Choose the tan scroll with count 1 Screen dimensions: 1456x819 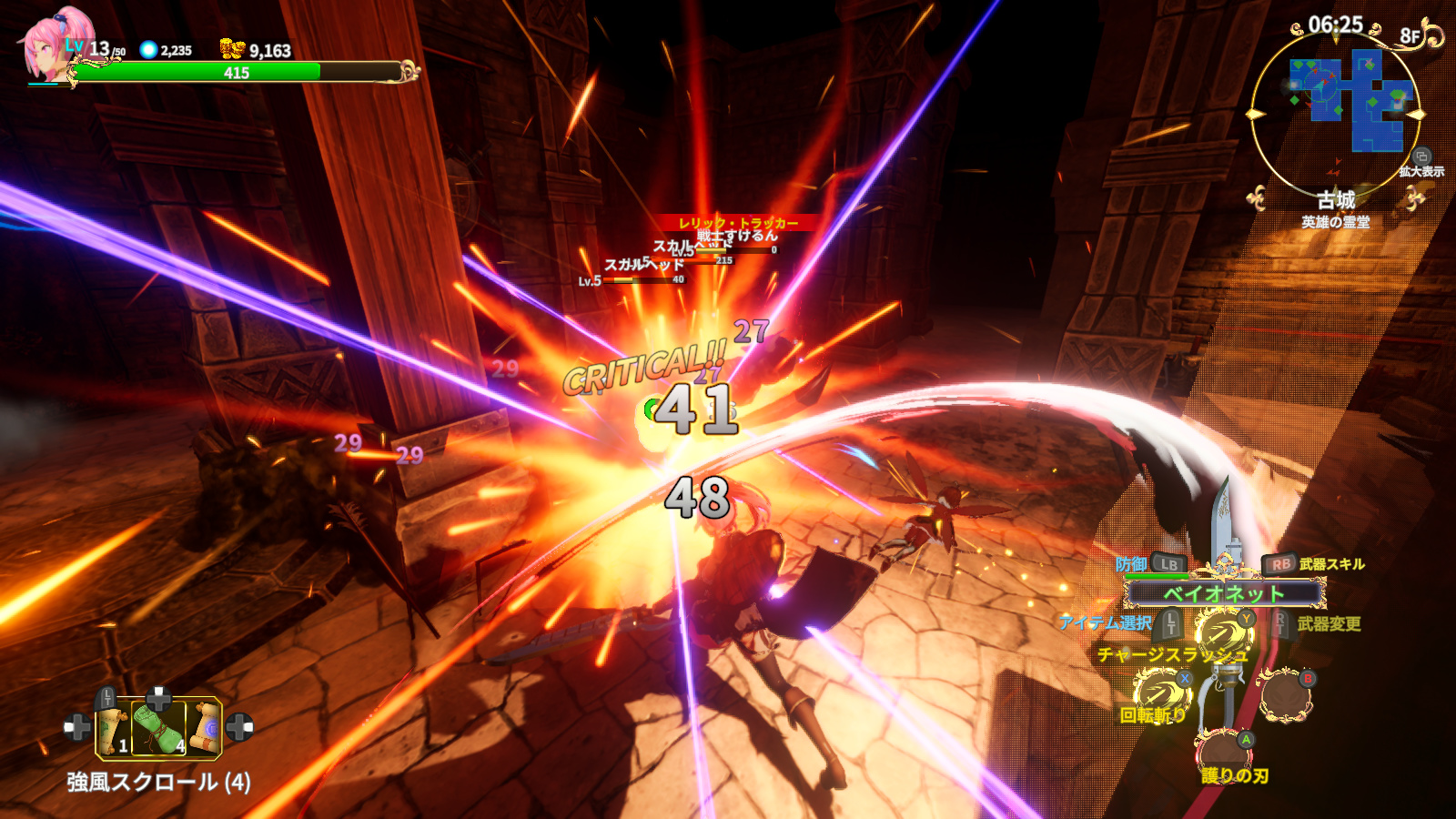(x=115, y=729)
